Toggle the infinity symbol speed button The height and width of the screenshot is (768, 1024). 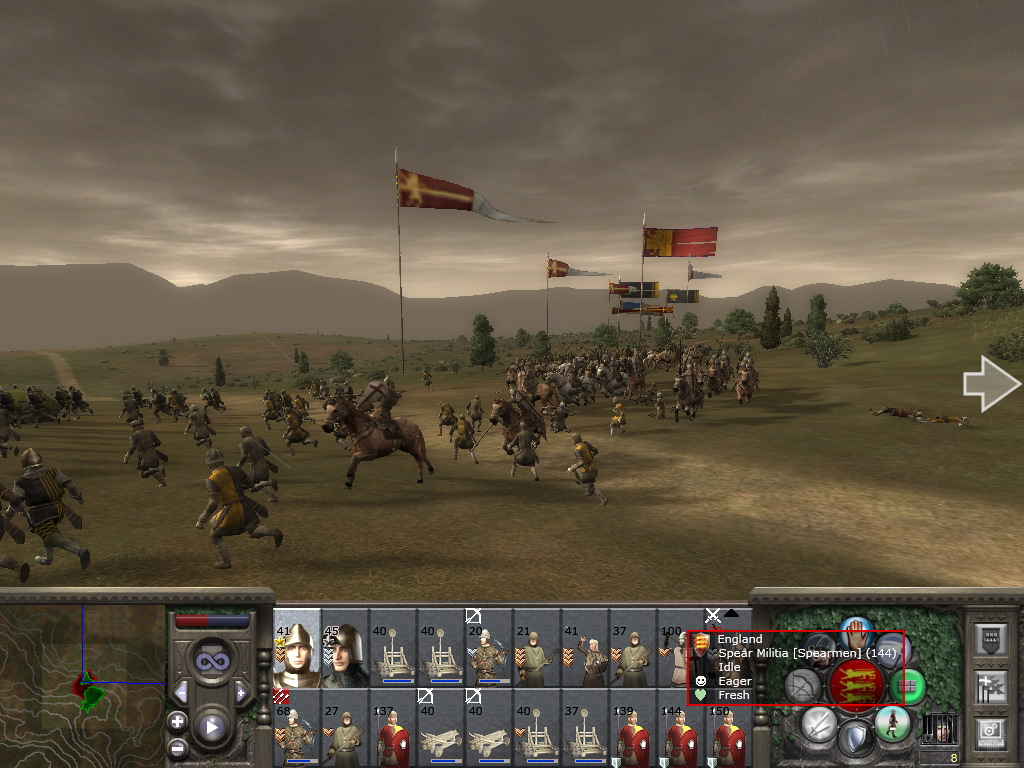(x=211, y=661)
